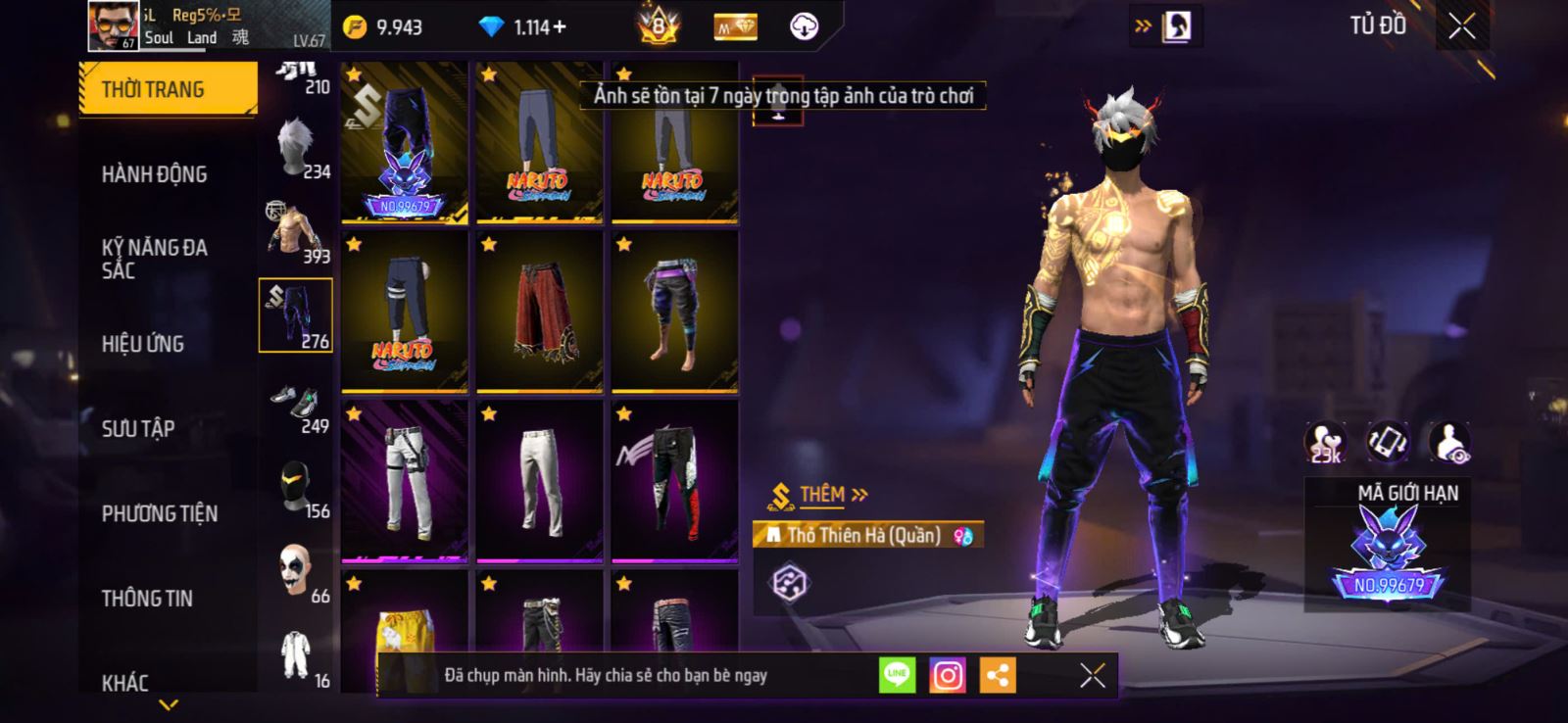Select the HIỆU ỨNG category
1568x723 pixels.
click(x=143, y=344)
